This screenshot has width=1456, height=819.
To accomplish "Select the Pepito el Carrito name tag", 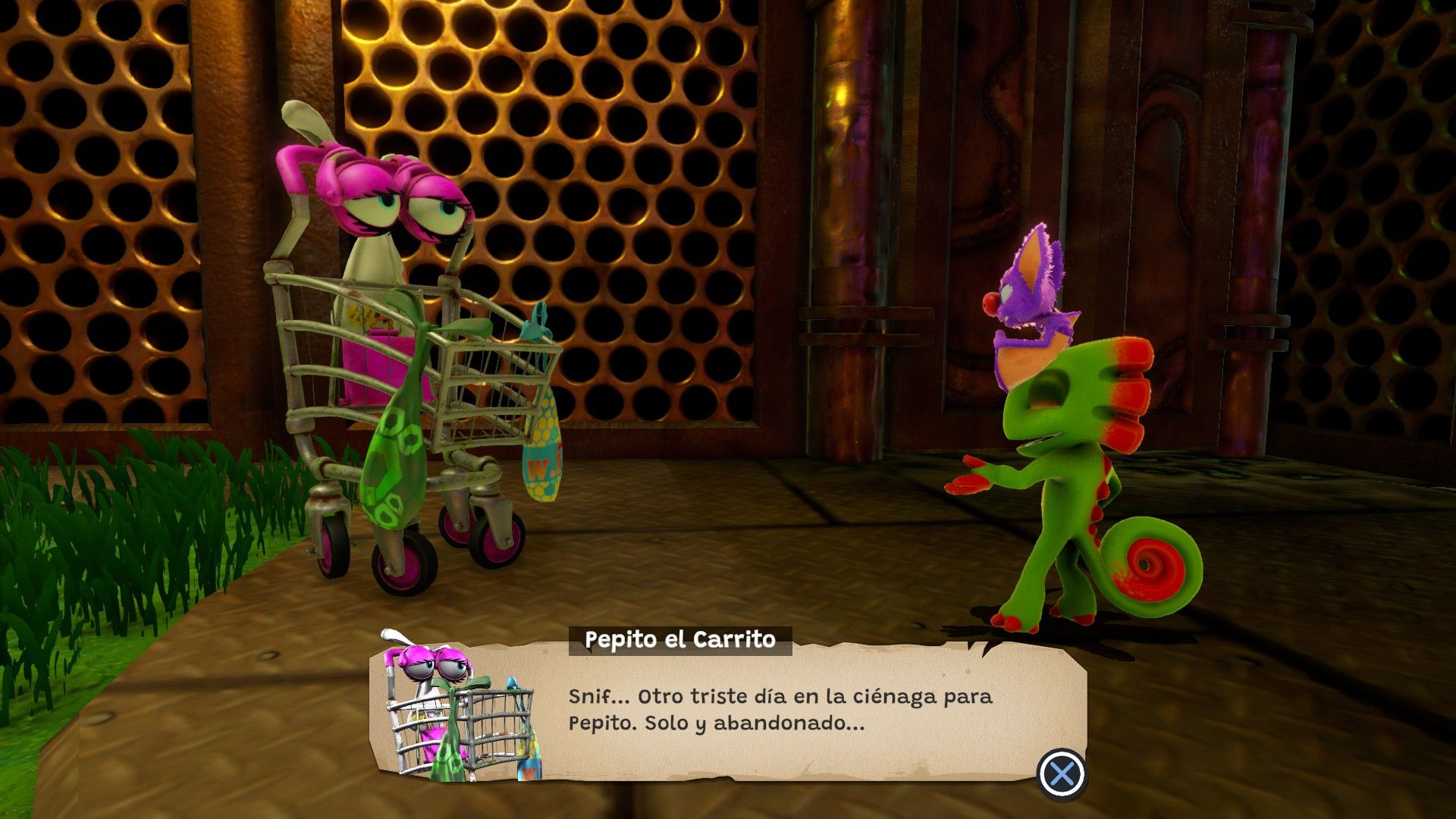I will pos(680,640).
